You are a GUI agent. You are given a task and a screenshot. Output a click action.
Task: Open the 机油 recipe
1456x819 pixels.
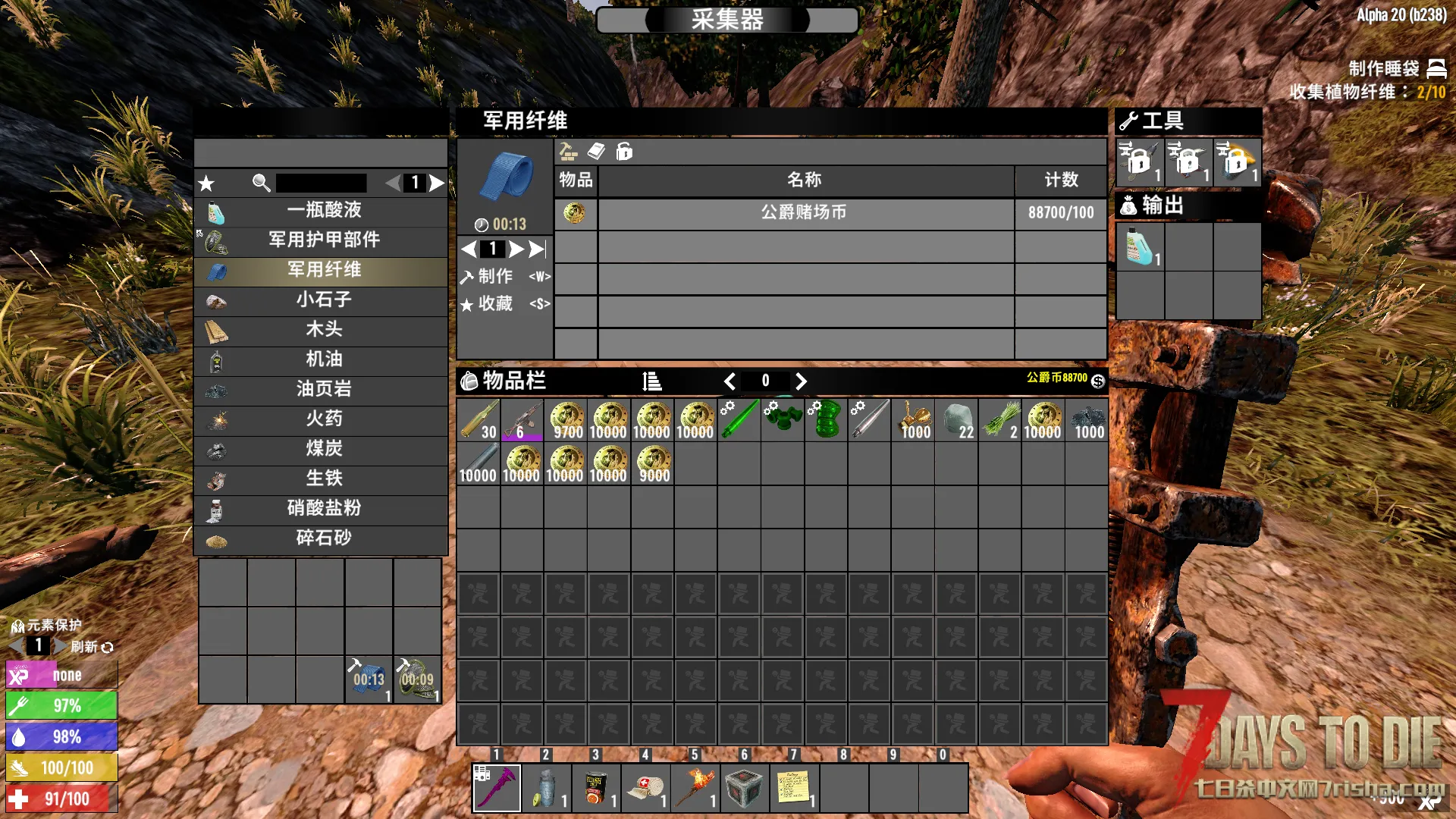coord(323,359)
